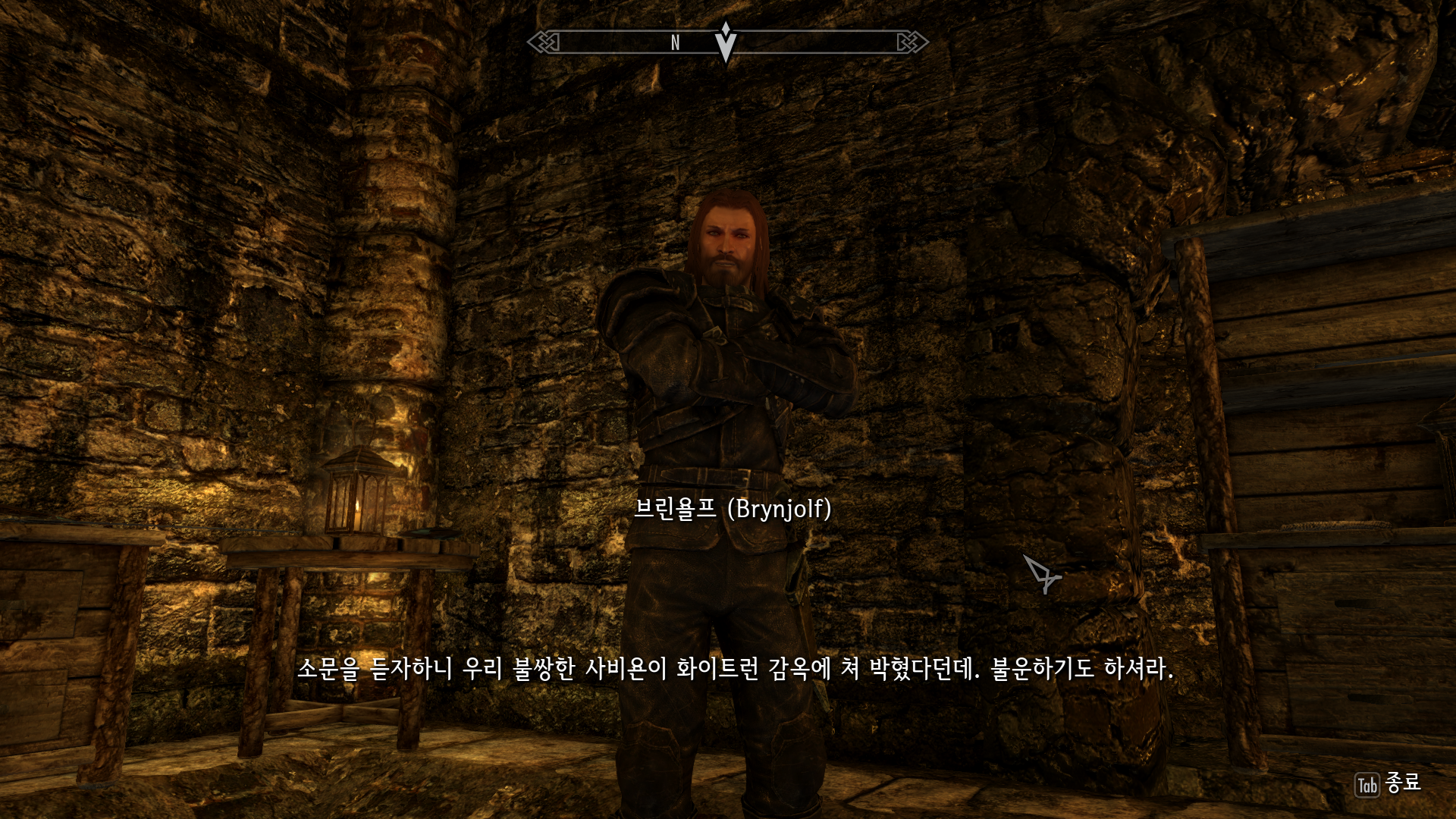Viewport: 1456px width, 819px height.
Task: Click the name label 브린욜프 (Brynjolf)
Action: coord(732,511)
